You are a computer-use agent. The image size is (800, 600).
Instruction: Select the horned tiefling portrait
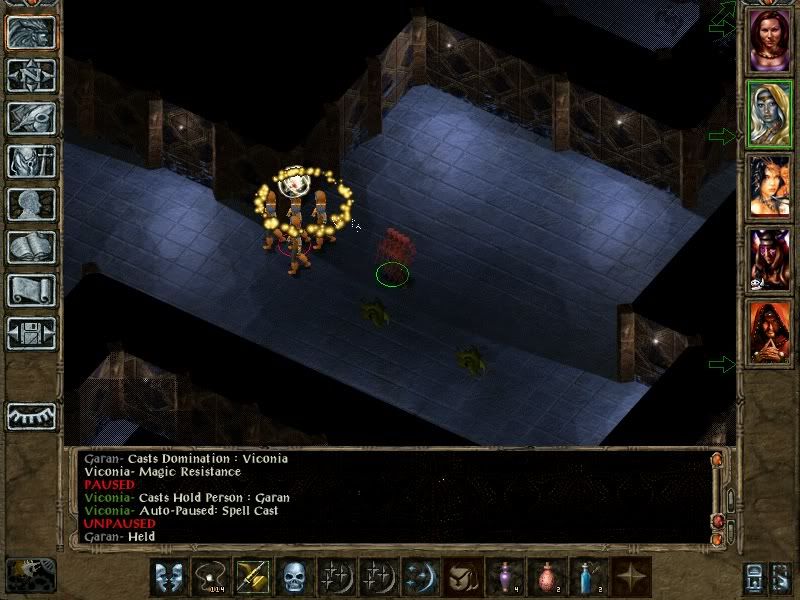click(769, 260)
